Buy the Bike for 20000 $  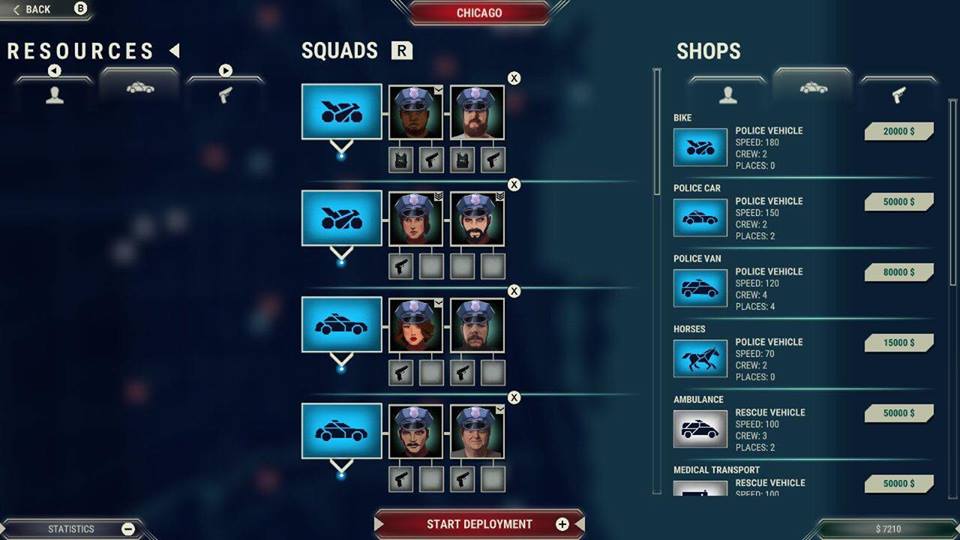(x=898, y=131)
